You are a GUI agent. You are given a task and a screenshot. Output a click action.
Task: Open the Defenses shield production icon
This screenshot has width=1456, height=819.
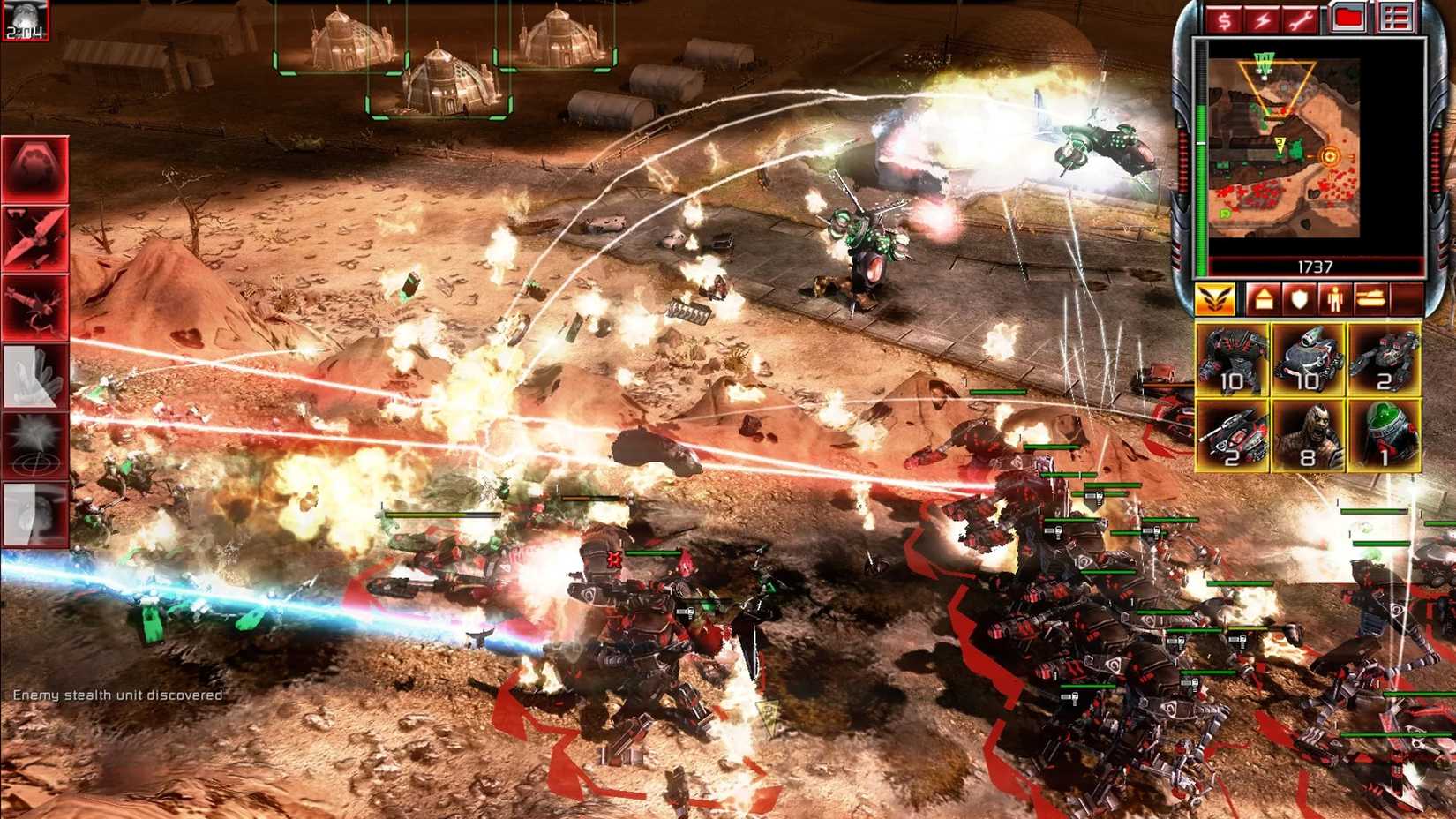click(x=1299, y=300)
